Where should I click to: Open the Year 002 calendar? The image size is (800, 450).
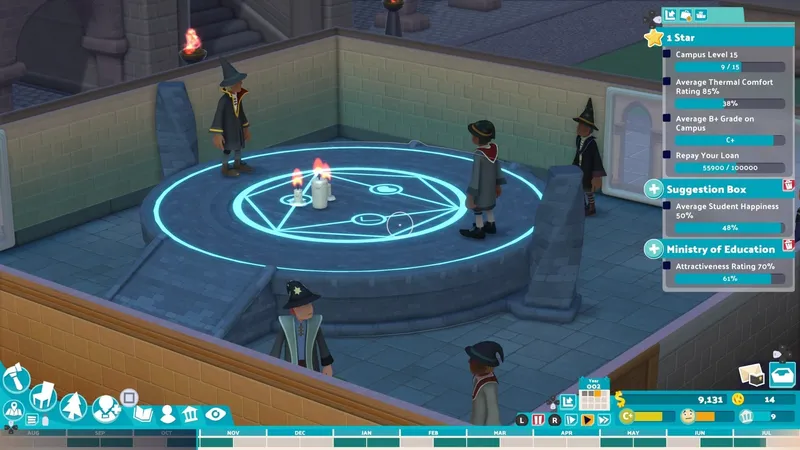(x=594, y=396)
